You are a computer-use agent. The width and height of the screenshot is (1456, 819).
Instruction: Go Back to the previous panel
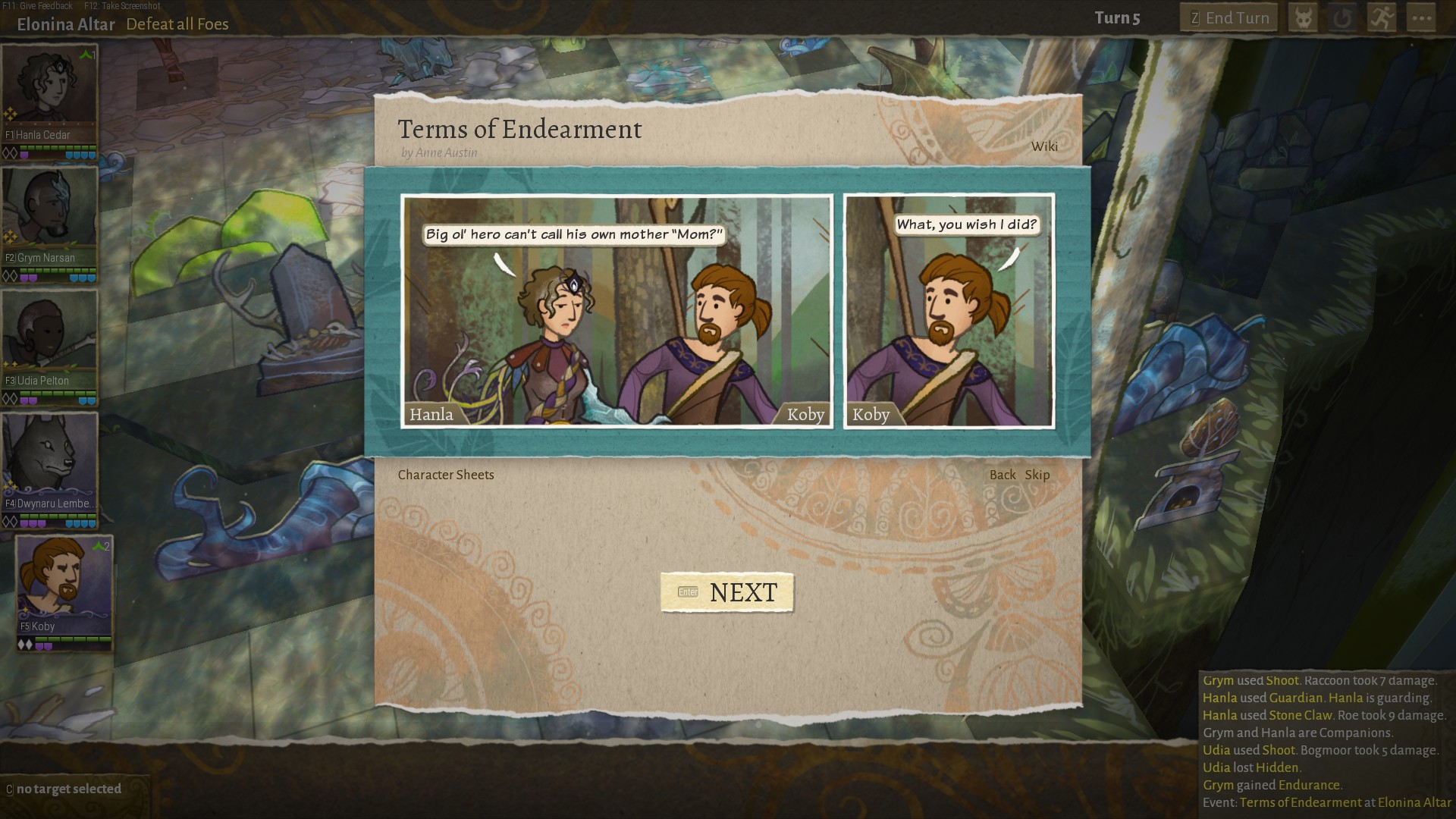pos(1002,475)
